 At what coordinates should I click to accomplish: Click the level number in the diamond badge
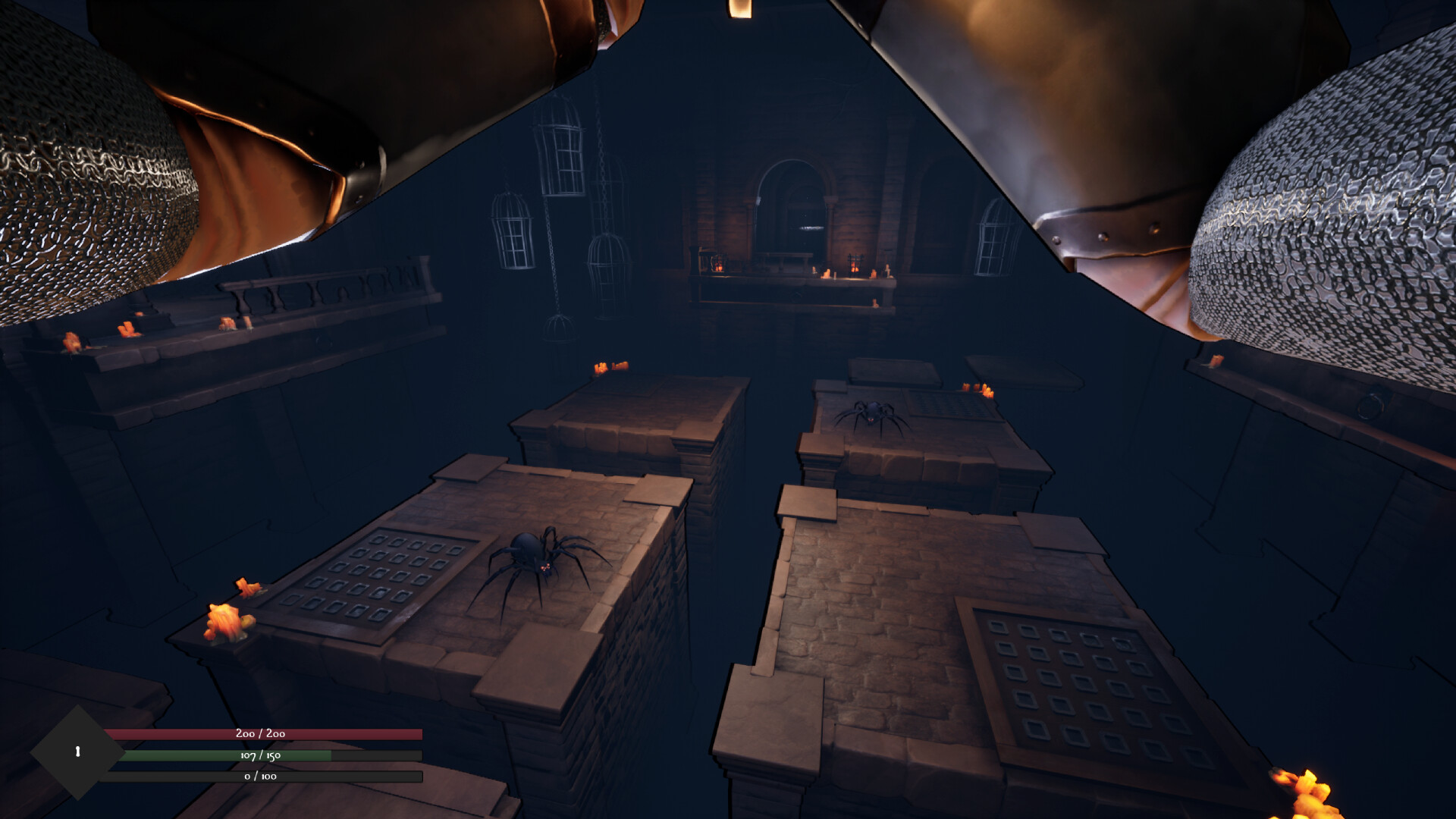[x=78, y=751]
